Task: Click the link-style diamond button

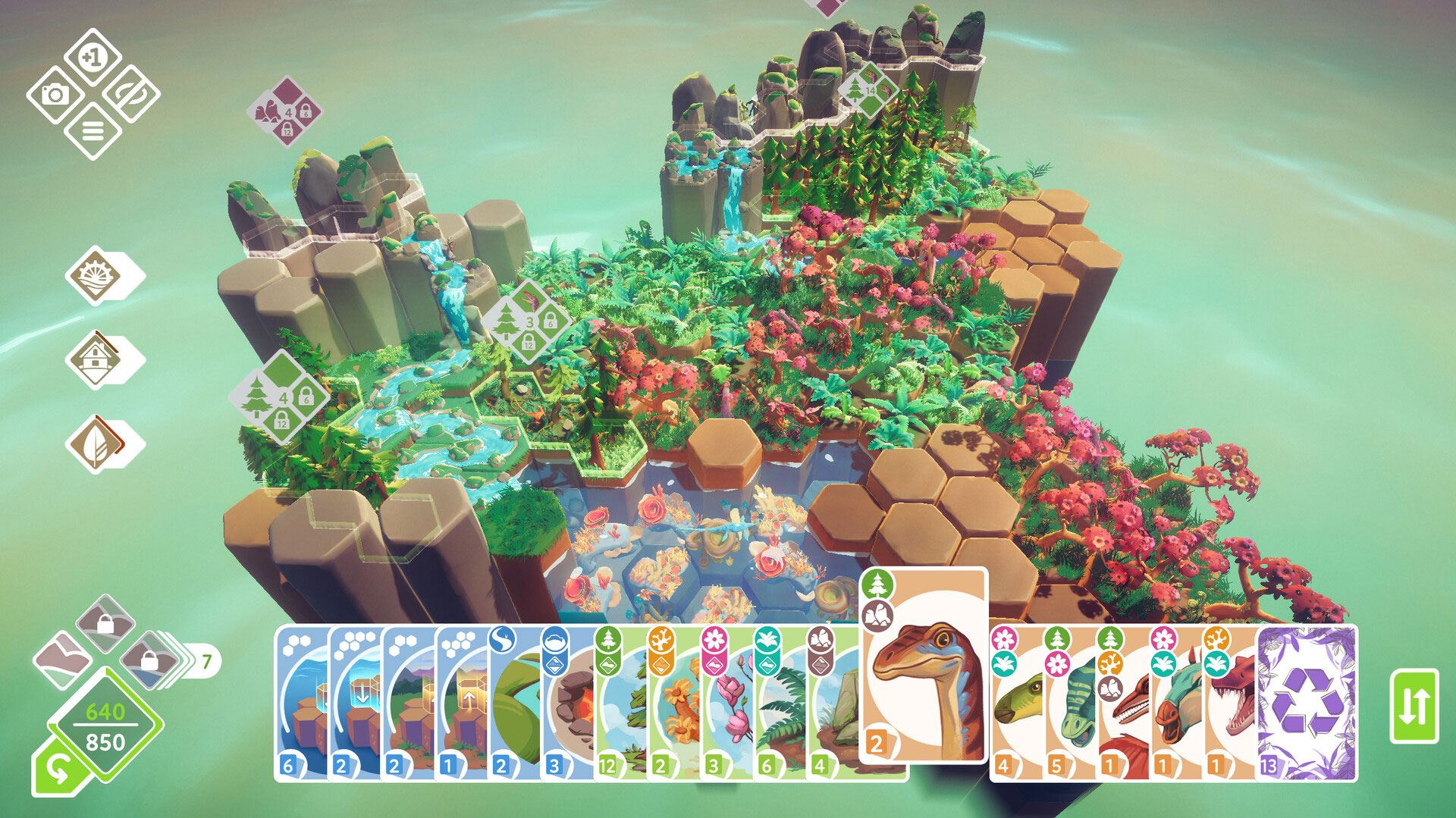Action: pos(130,95)
